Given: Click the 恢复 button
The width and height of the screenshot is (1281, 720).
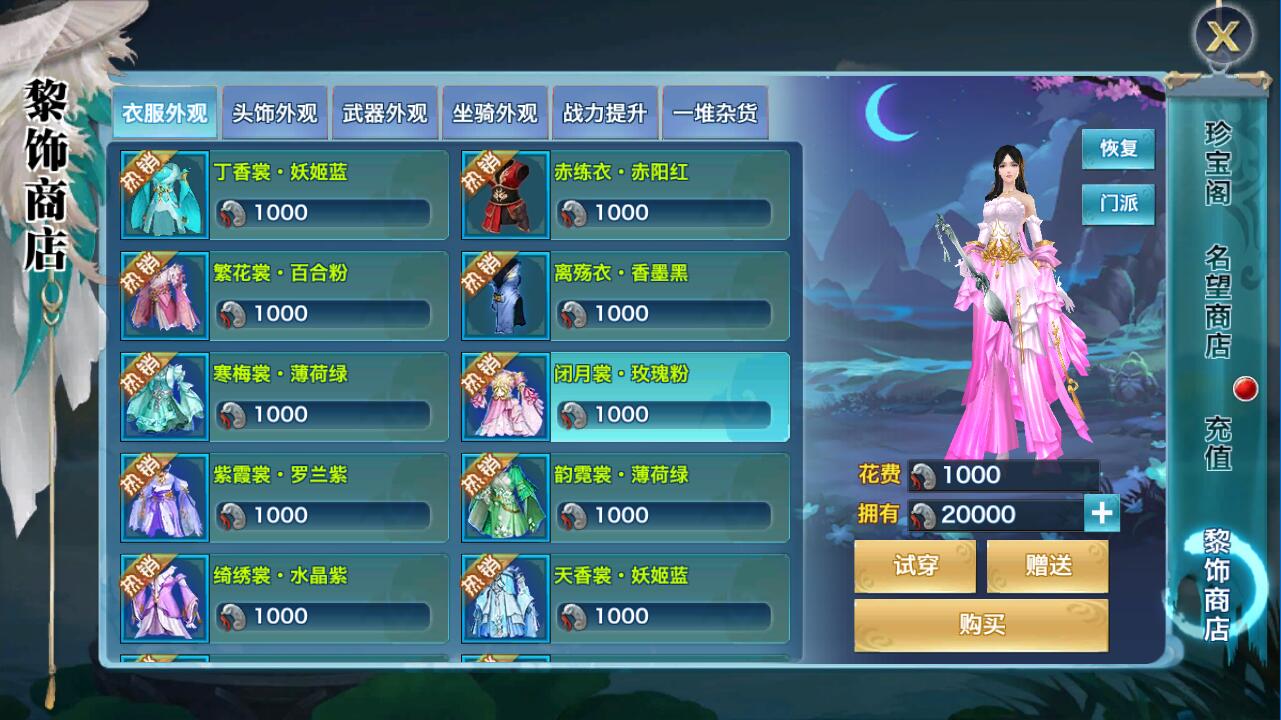Looking at the screenshot, I should 1118,149.
